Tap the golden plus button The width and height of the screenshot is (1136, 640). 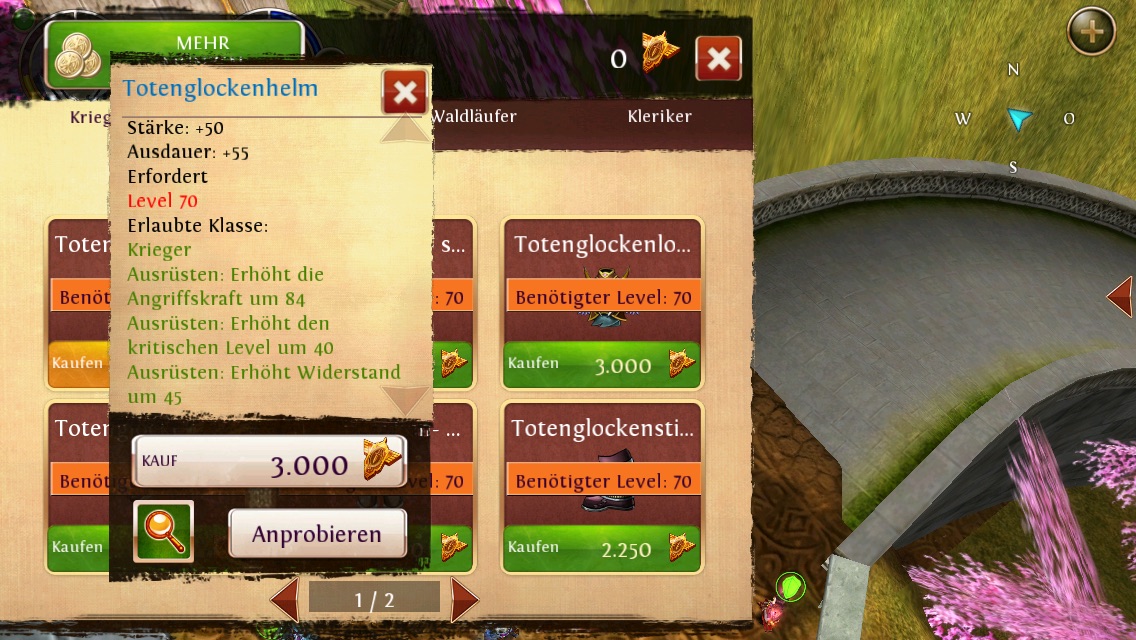[1092, 33]
